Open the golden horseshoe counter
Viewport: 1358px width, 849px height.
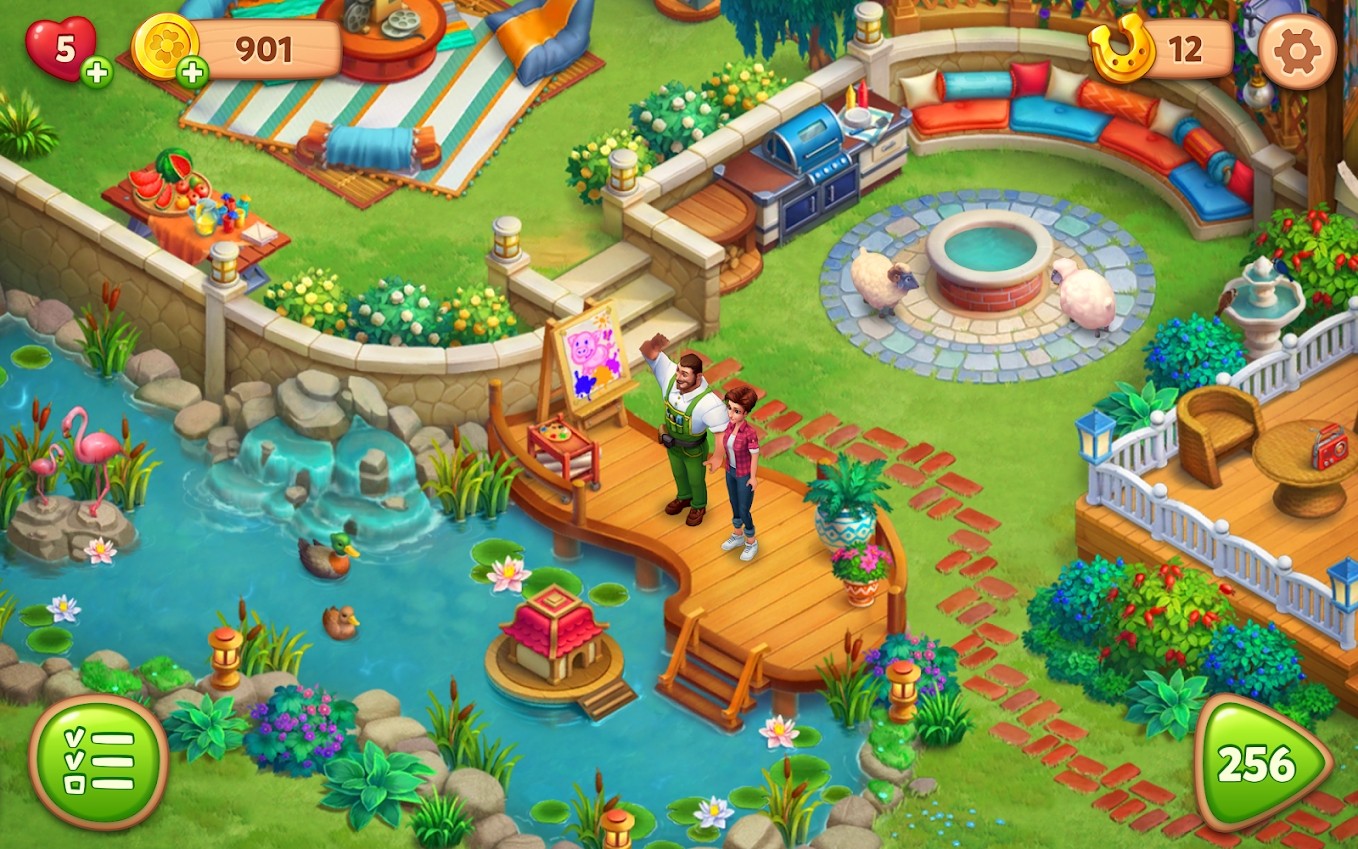[1161, 49]
